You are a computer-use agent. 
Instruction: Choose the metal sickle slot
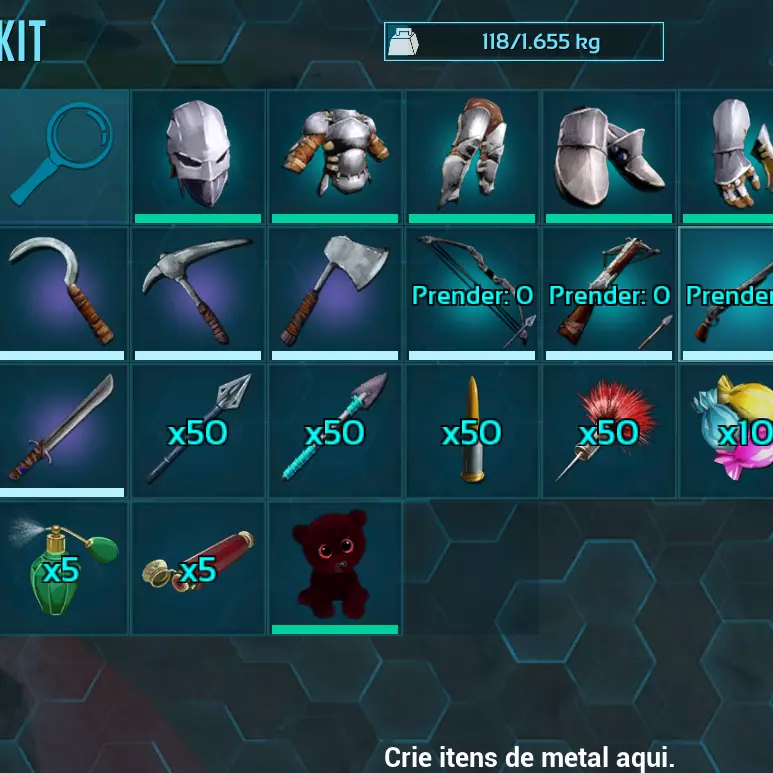point(62,293)
